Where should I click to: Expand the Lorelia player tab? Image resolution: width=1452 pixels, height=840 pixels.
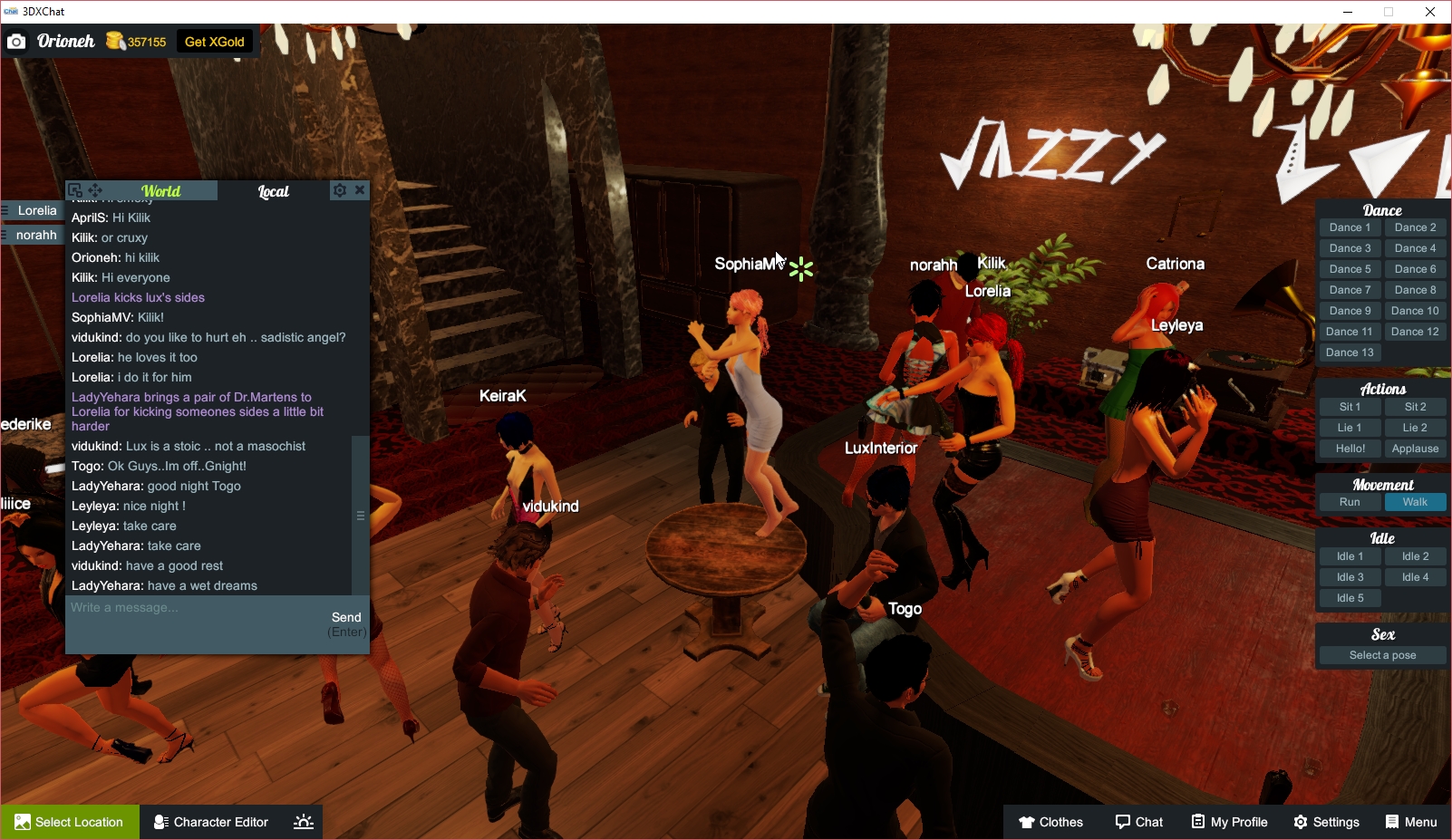33,210
